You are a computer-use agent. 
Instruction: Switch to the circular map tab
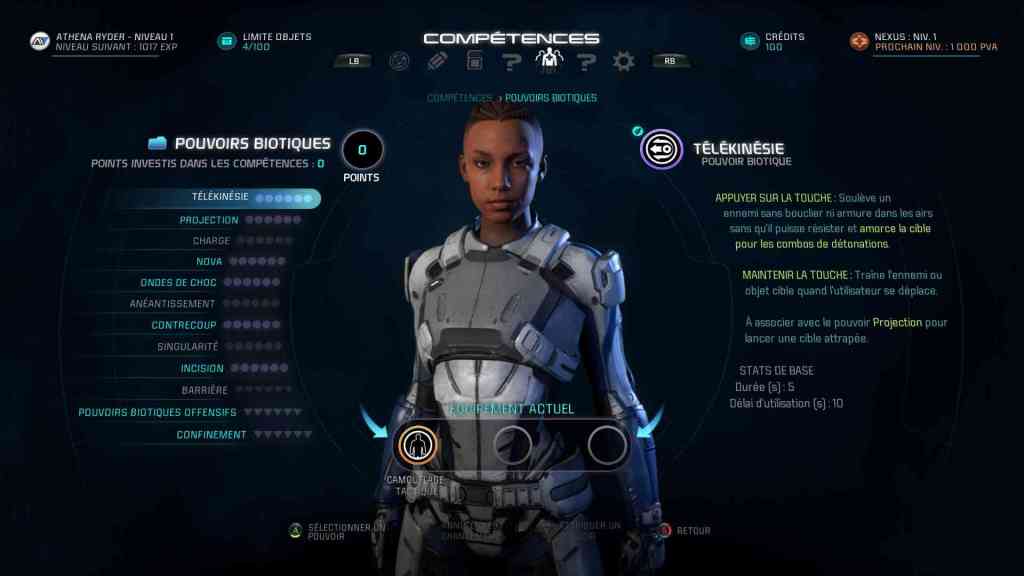399,61
